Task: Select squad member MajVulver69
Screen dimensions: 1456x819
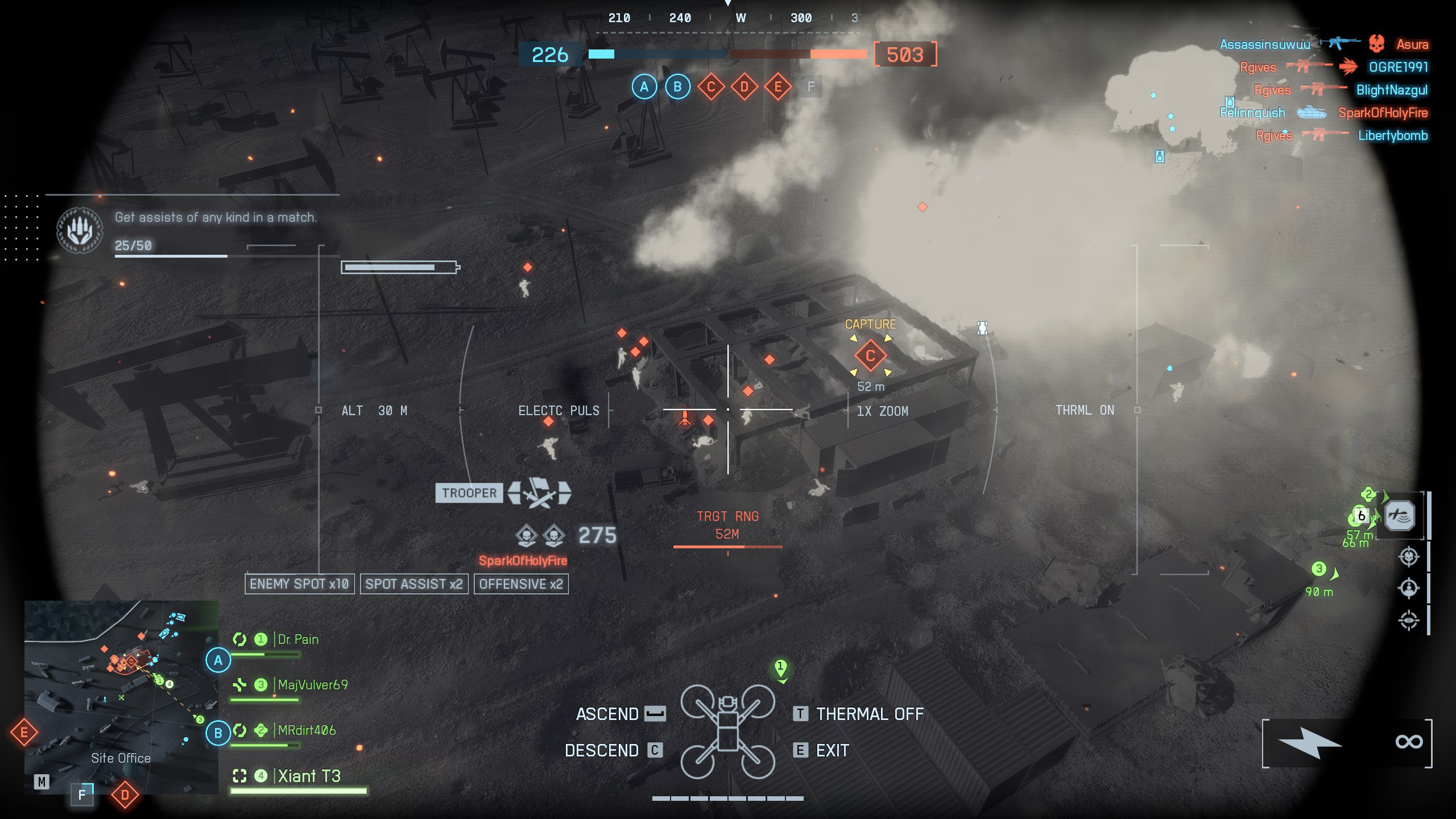Action: pos(312,685)
